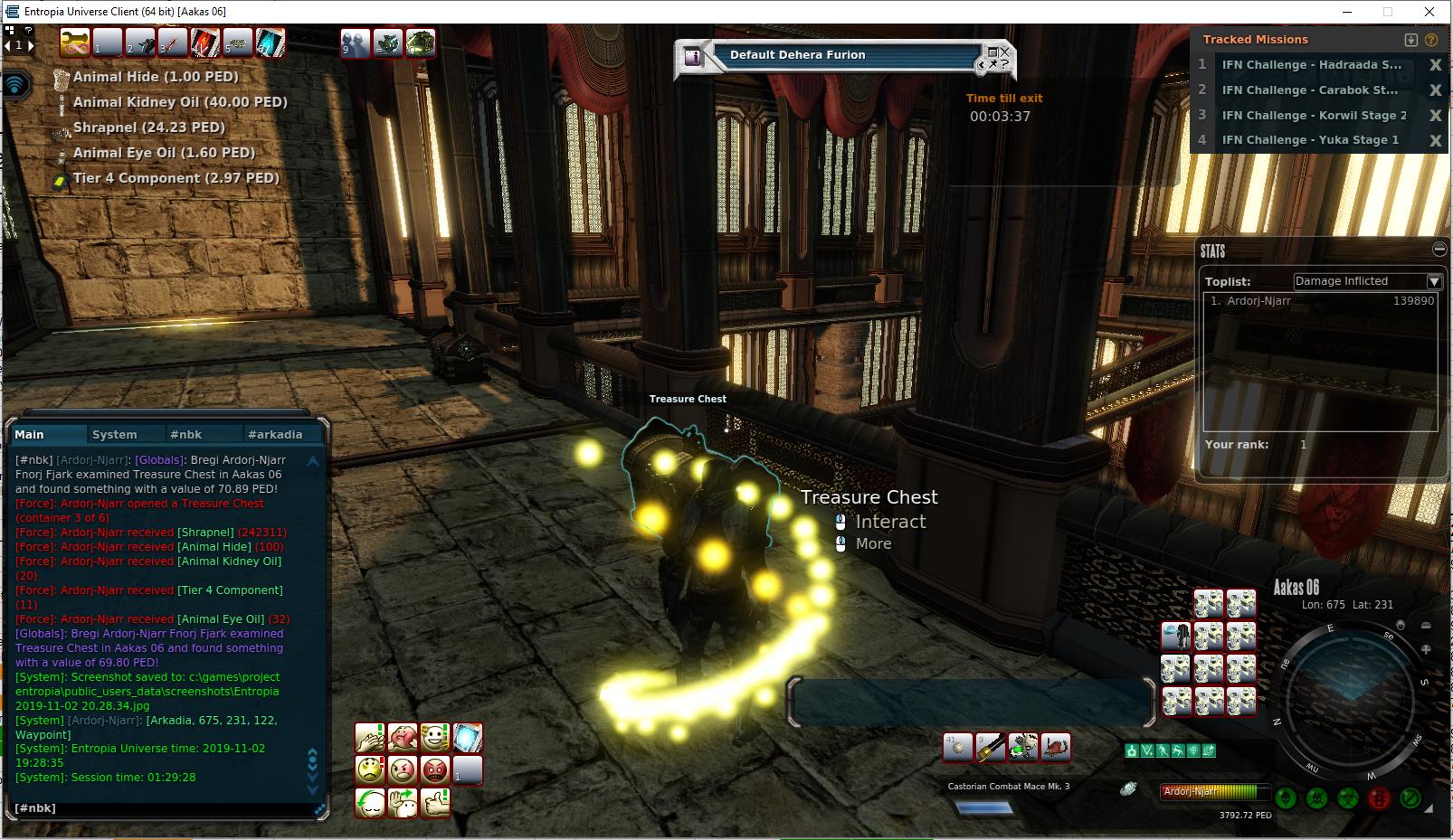
Task: Switch to the System chat tab
Action: (115, 434)
